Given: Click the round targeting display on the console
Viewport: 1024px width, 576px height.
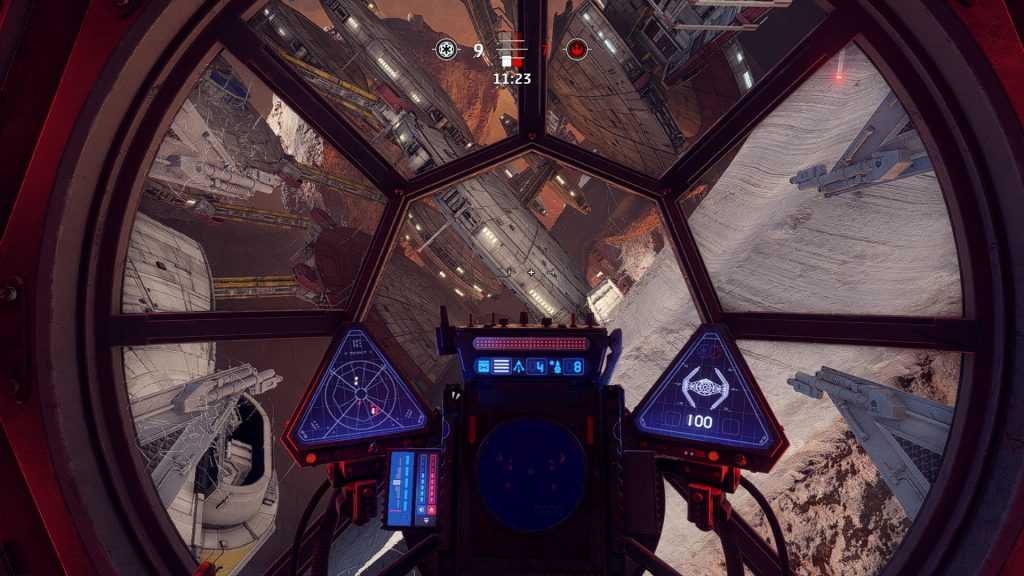Looking at the screenshot, I should tap(530, 471).
